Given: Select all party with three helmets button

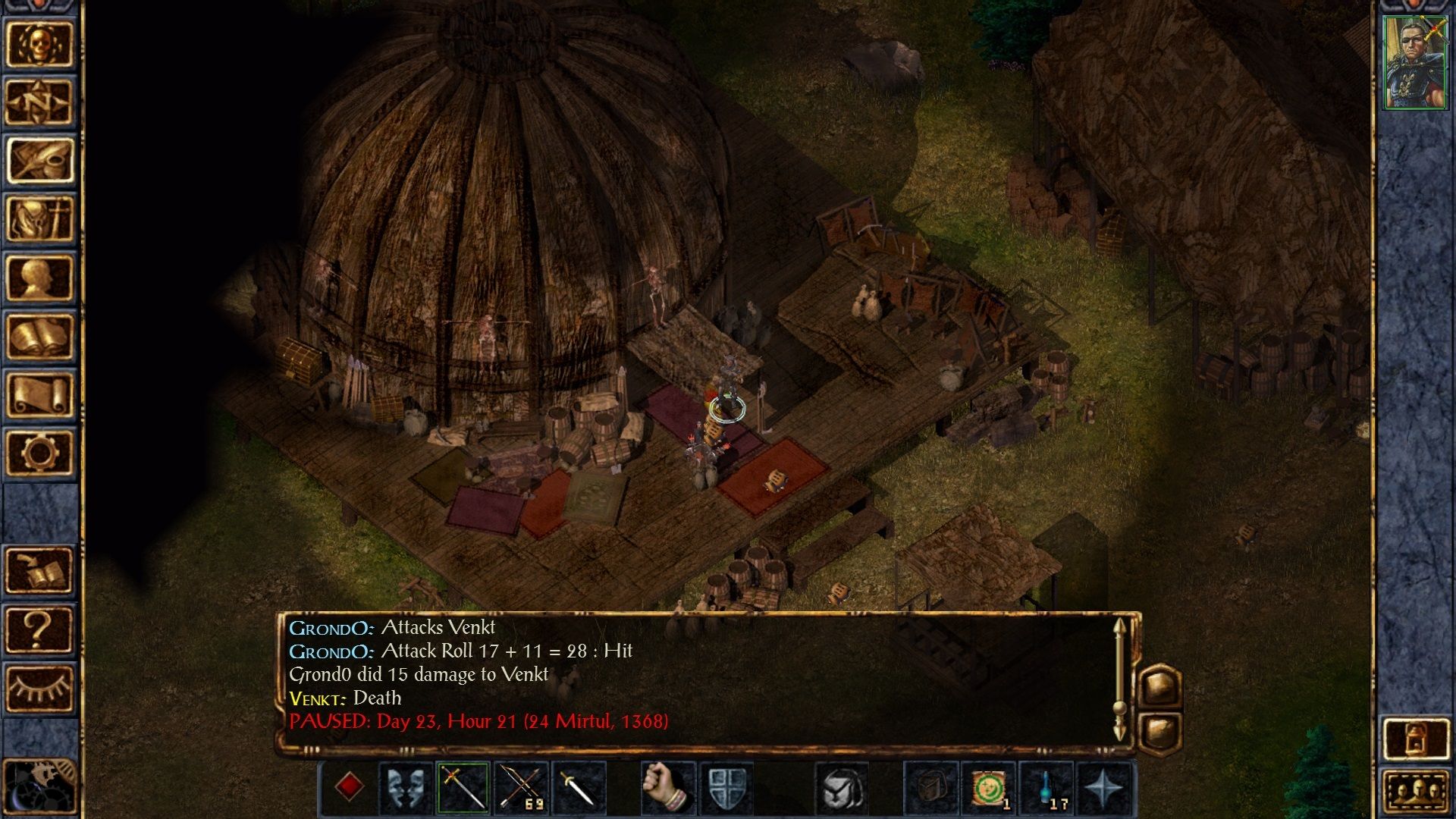Looking at the screenshot, I should [1415, 792].
